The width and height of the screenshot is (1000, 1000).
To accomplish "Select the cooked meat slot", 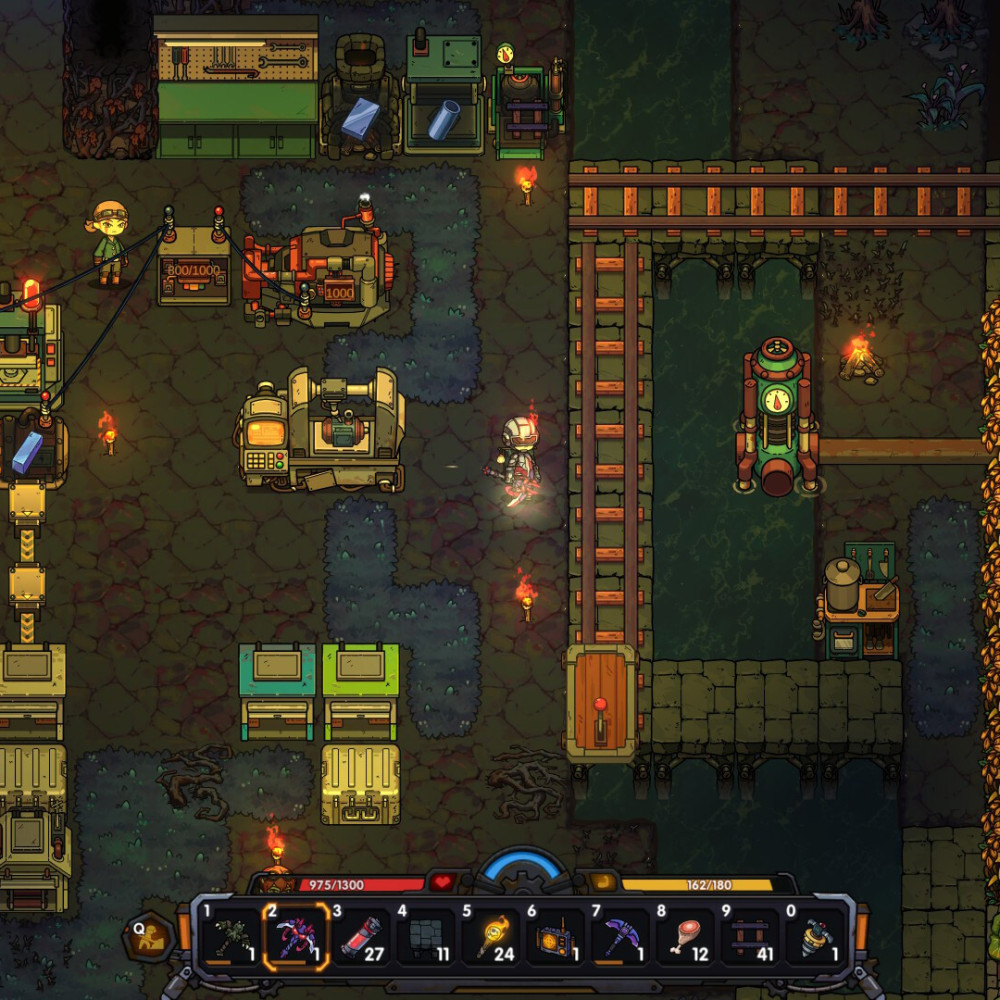I will point(686,937).
